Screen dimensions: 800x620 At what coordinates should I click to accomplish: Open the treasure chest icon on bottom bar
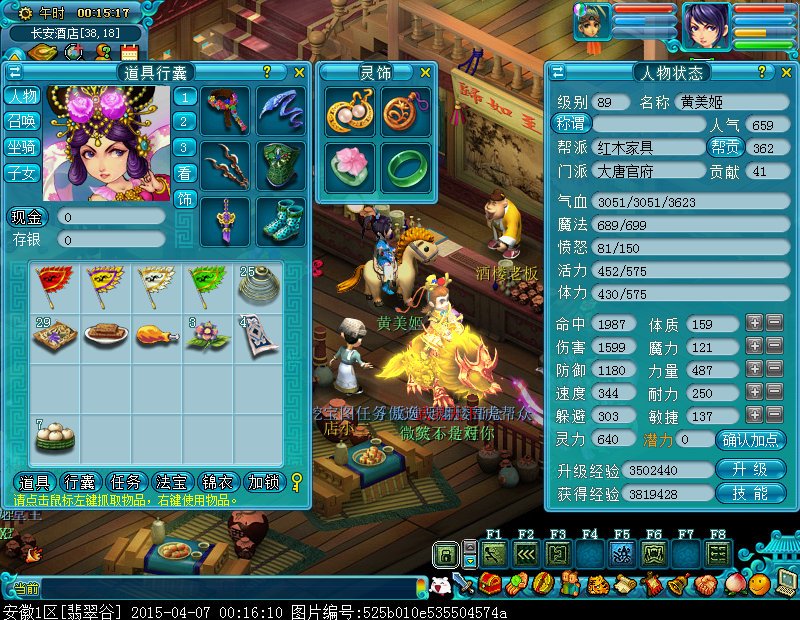(489, 584)
